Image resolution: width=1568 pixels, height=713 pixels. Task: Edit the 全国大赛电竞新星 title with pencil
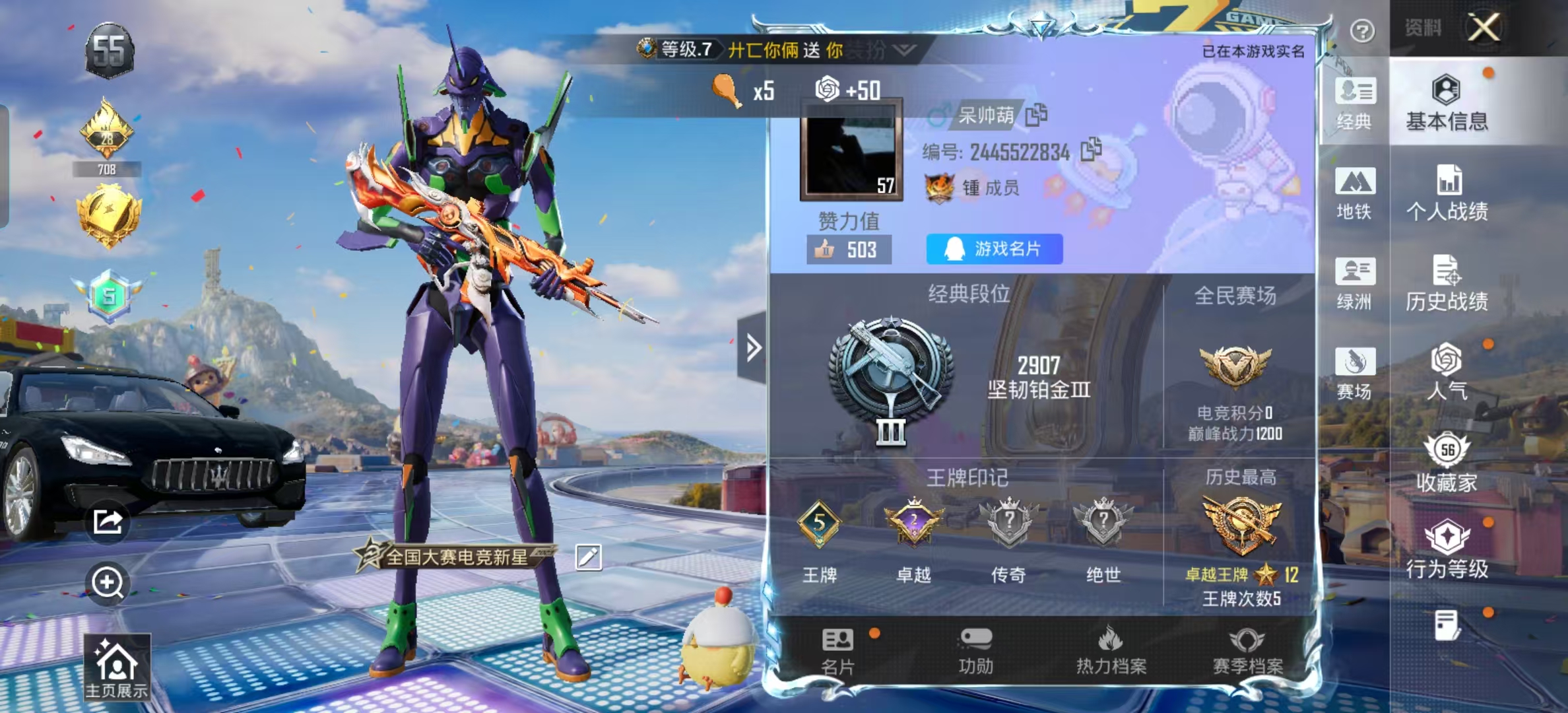tap(588, 557)
